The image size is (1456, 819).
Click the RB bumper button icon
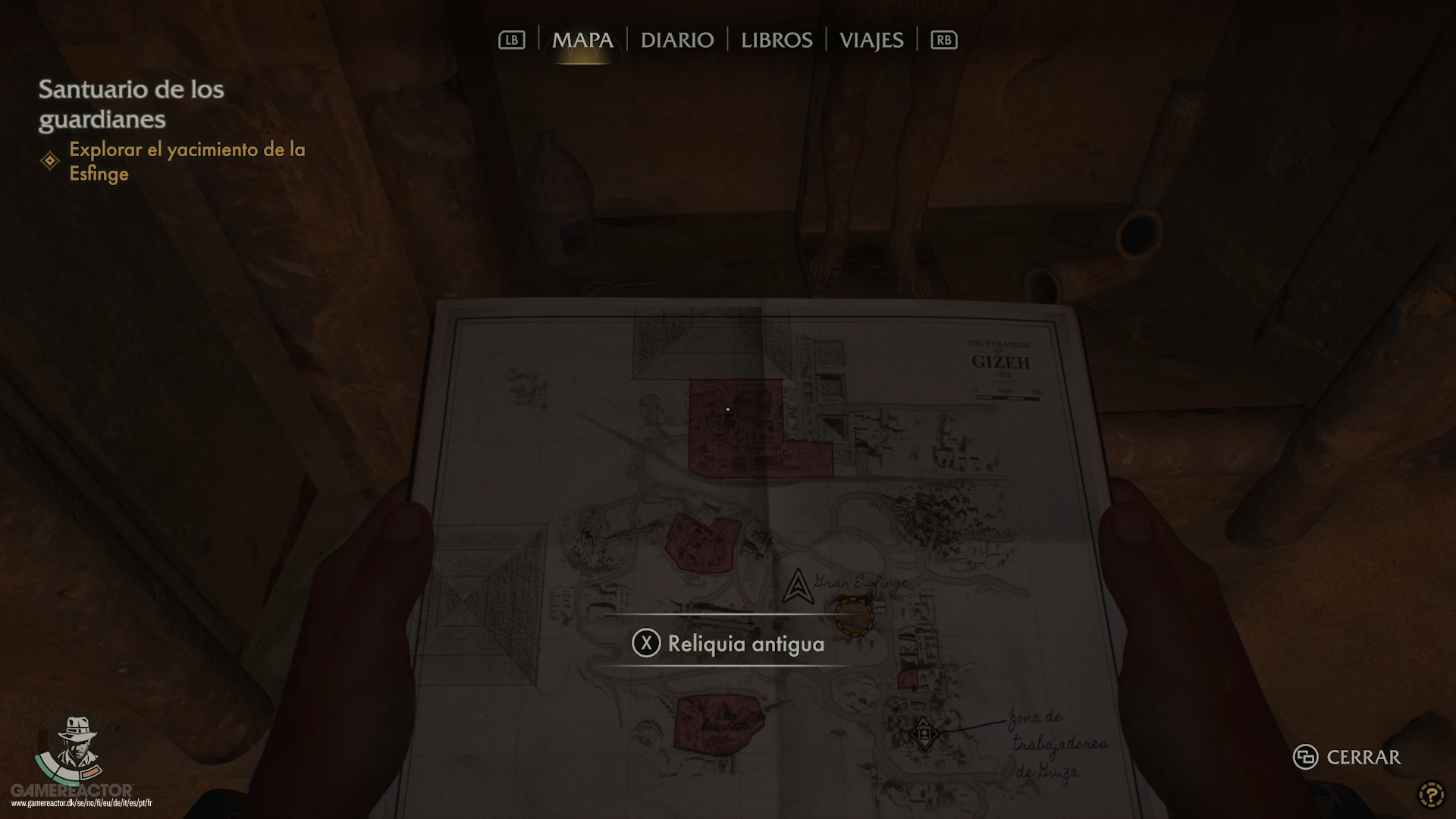pyautogui.click(x=943, y=40)
